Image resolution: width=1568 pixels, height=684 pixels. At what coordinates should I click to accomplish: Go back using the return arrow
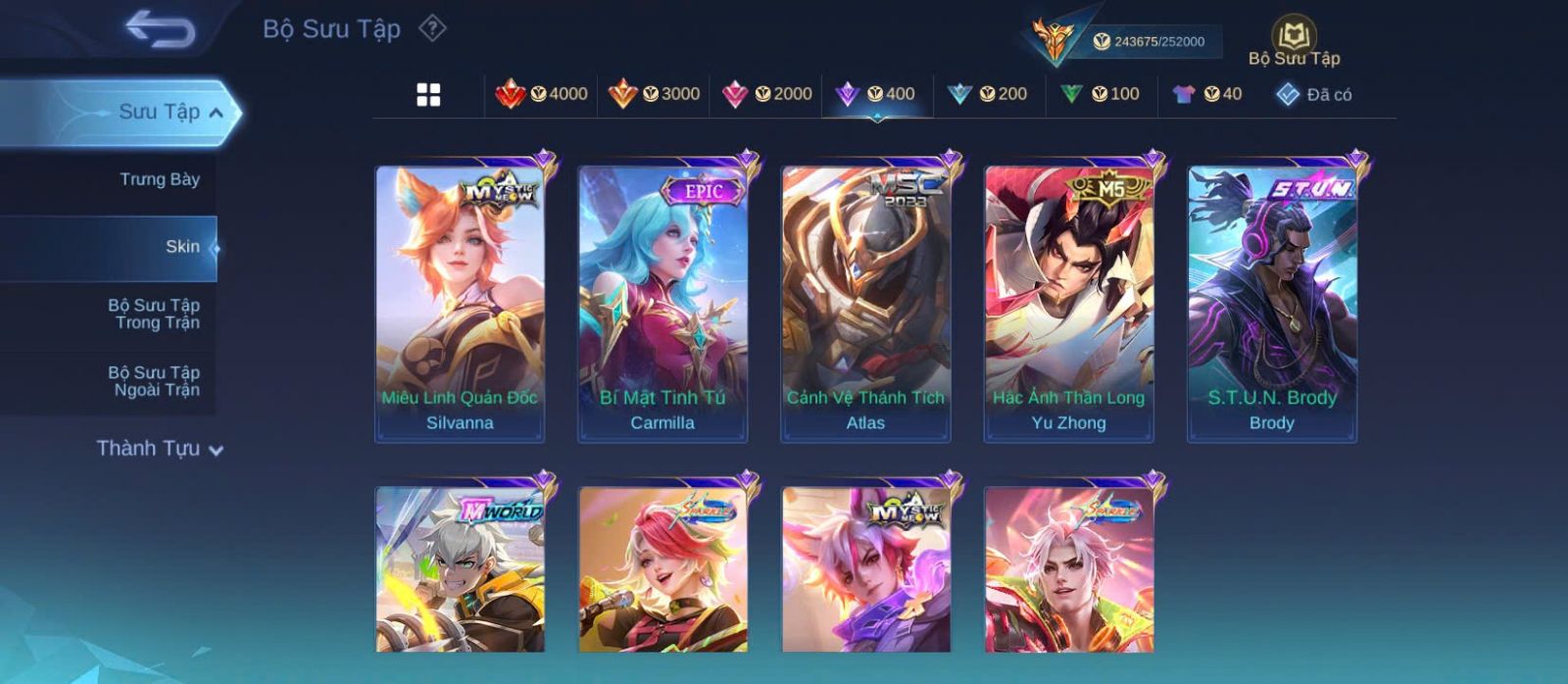pos(160,29)
